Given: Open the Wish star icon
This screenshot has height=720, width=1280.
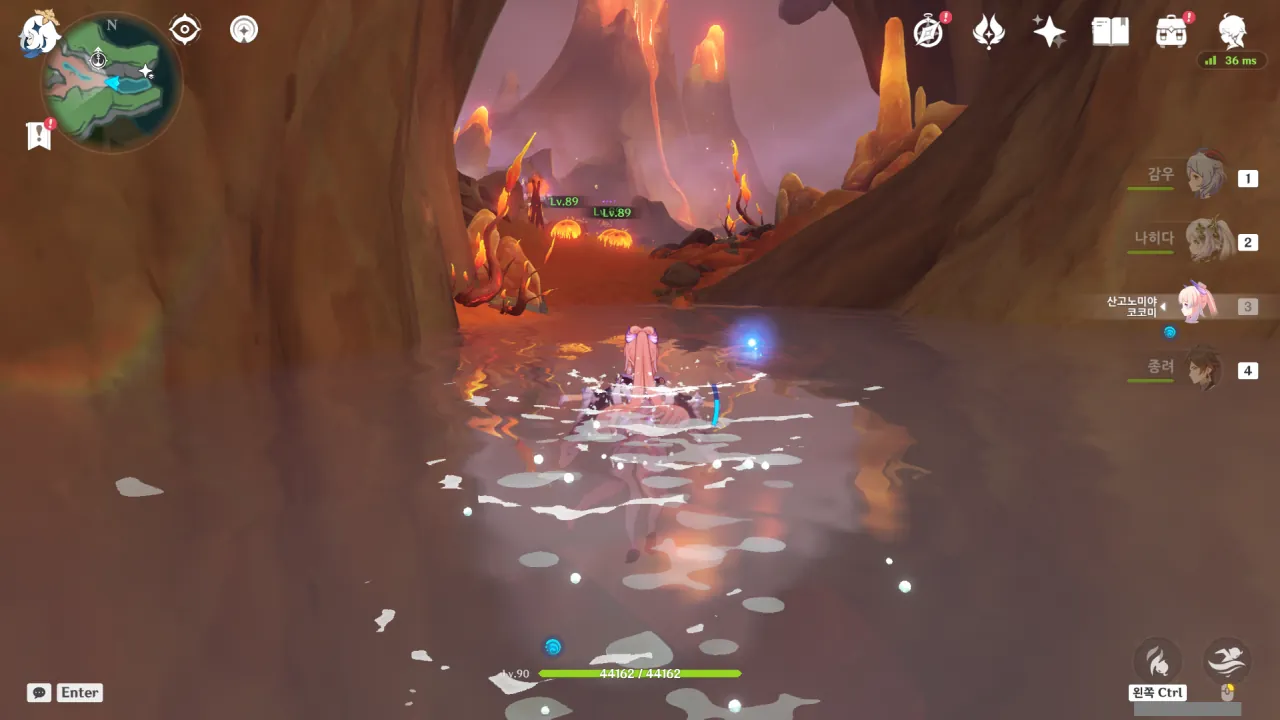Looking at the screenshot, I should coord(1049,32).
